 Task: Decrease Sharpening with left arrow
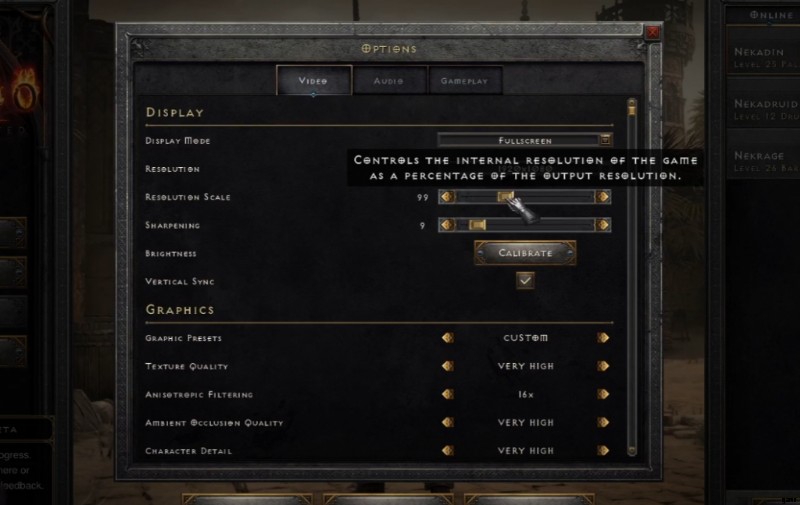(x=447, y=225)
